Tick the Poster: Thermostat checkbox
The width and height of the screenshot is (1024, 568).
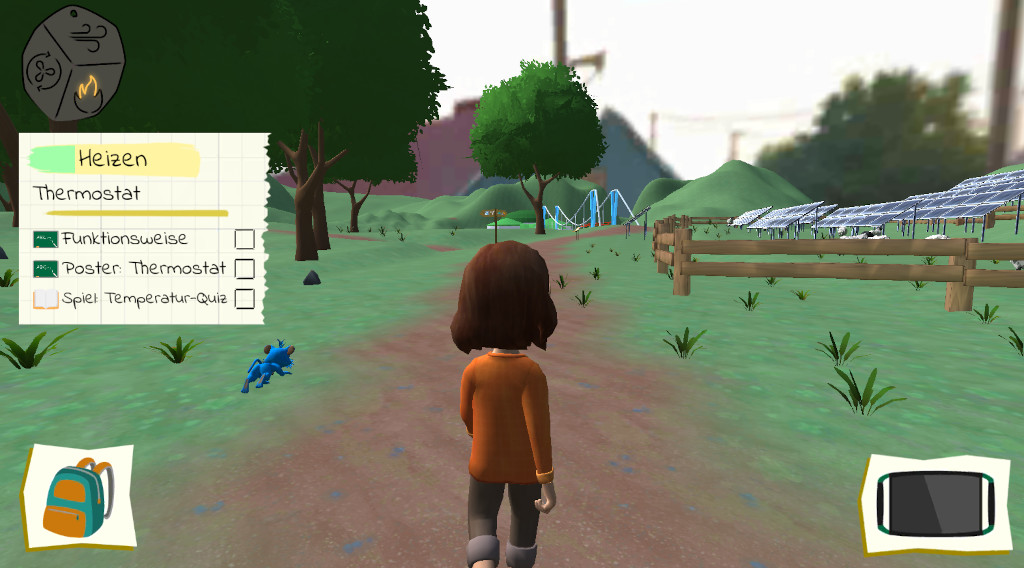[x=244, y=268]
